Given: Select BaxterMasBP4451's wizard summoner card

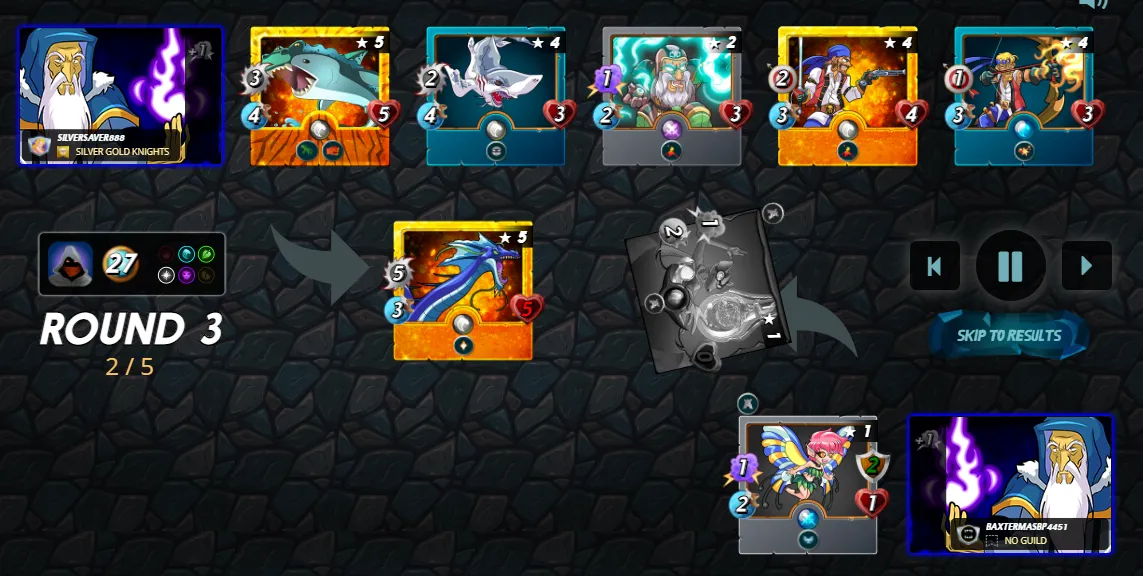Looking at the screenshot, I should [x=1010, y=483].
